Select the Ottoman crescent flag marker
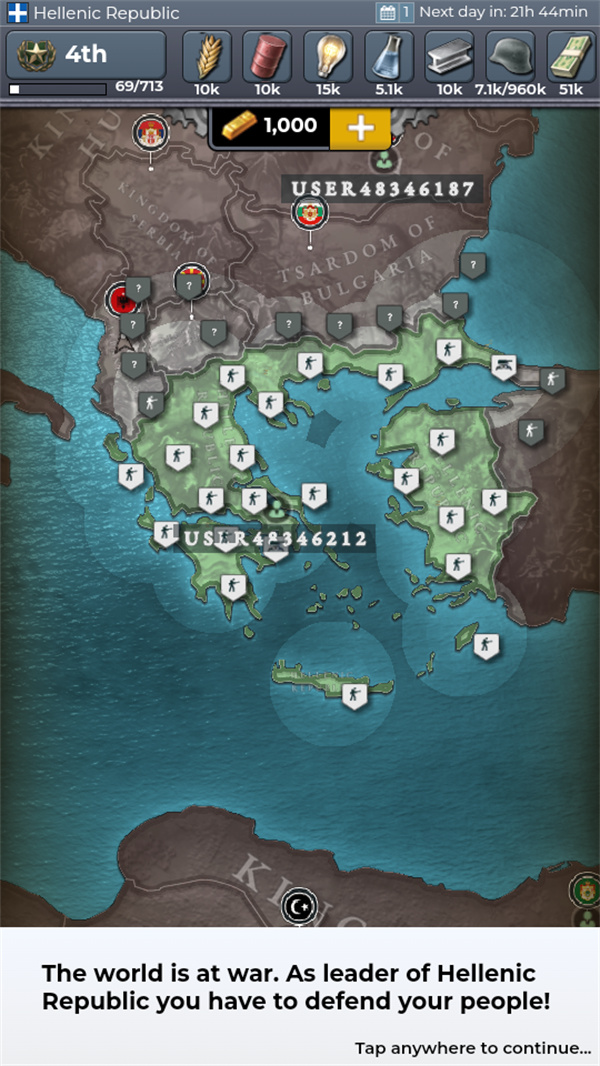600x1066 pixels. [298, 907]
